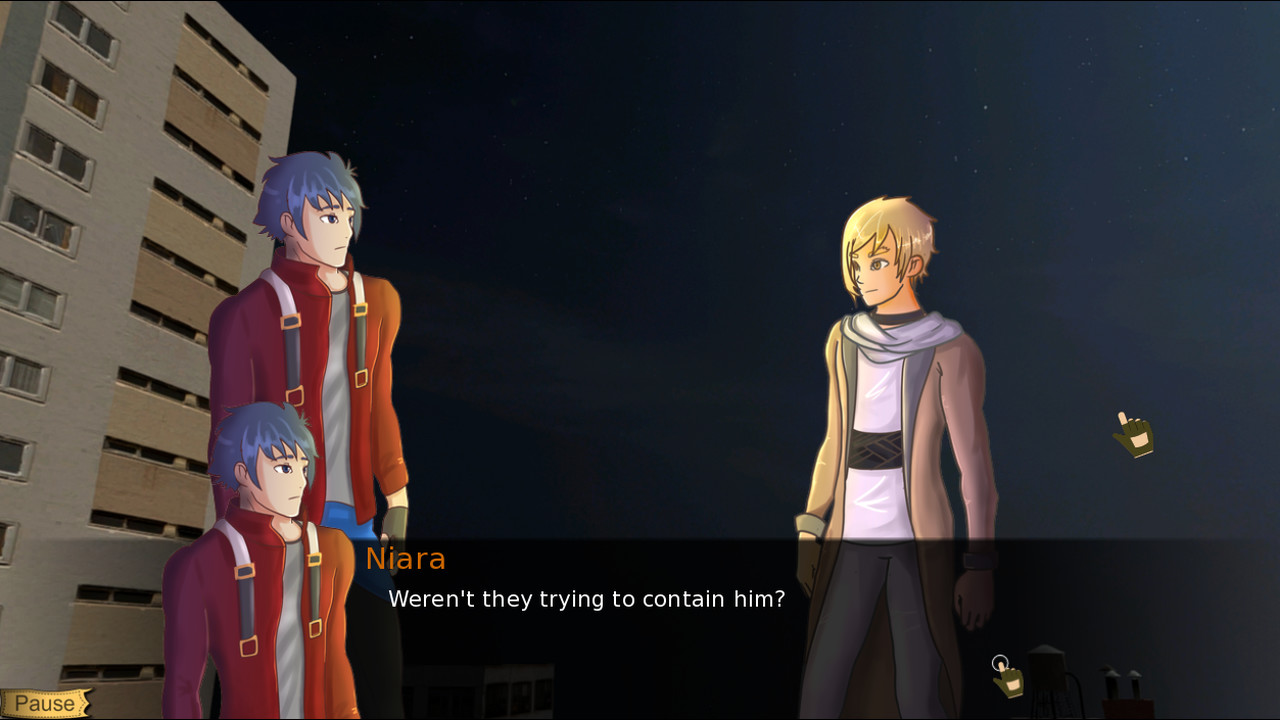1280x720 pixels.
Task: Click the jagged right edge of the Pause banner
Action: point(87,703)
